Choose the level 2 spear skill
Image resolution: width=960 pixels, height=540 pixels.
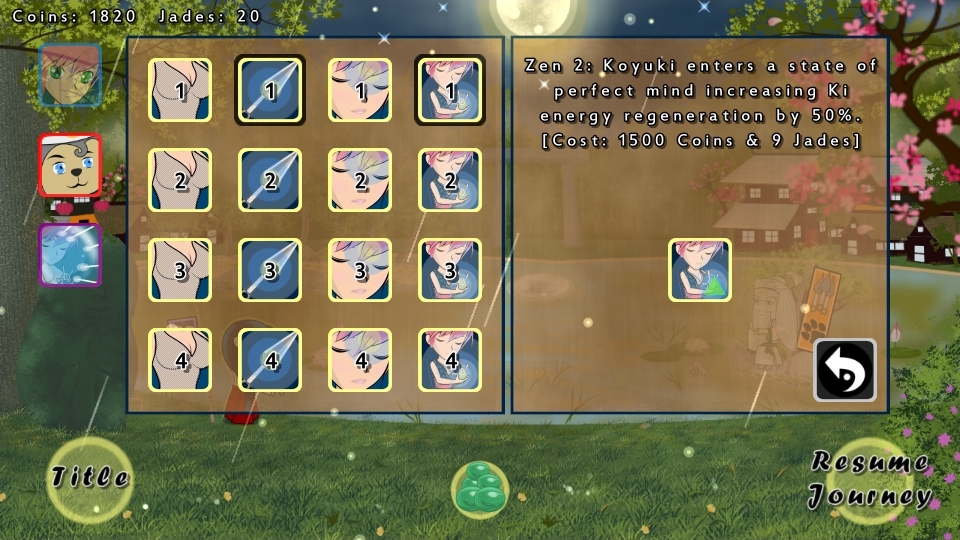pyautogui.click(x=270, y=180)
